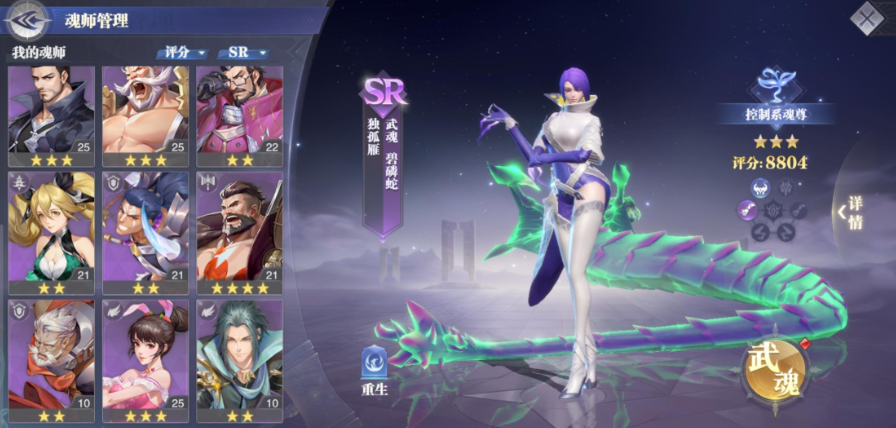Open the 评分 sort dropdown
Image resolution: width=896 pixels, height=428 pixels.
pyautogui.click(x=181, y=52)
